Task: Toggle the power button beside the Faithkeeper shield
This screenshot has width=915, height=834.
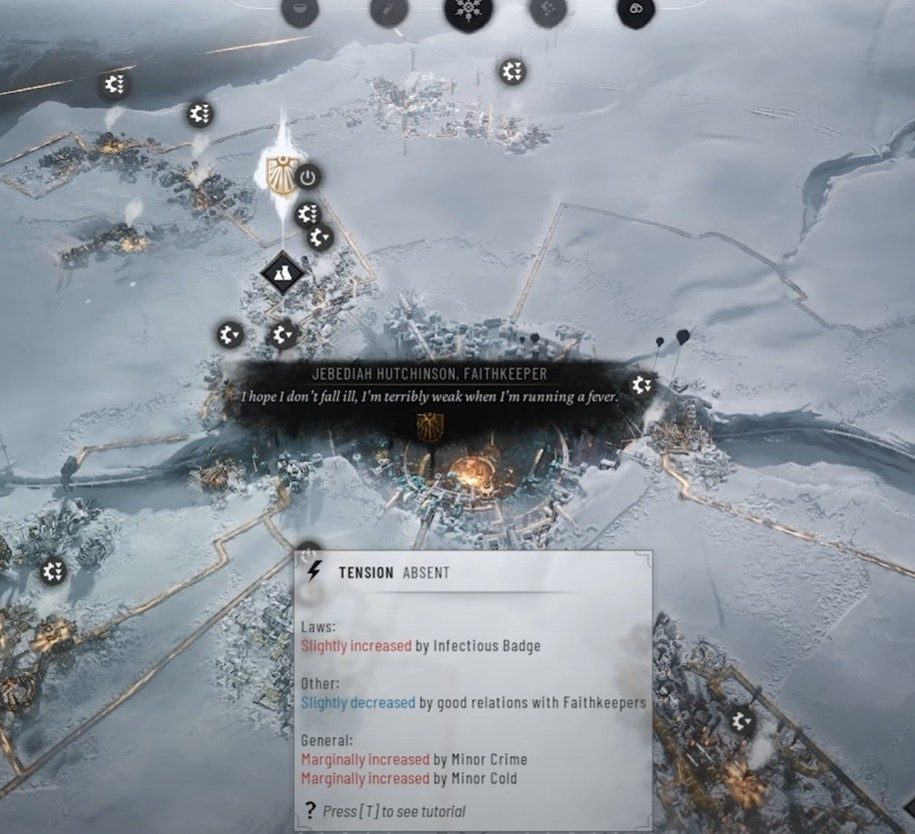Action: click(x=308, y=178)
